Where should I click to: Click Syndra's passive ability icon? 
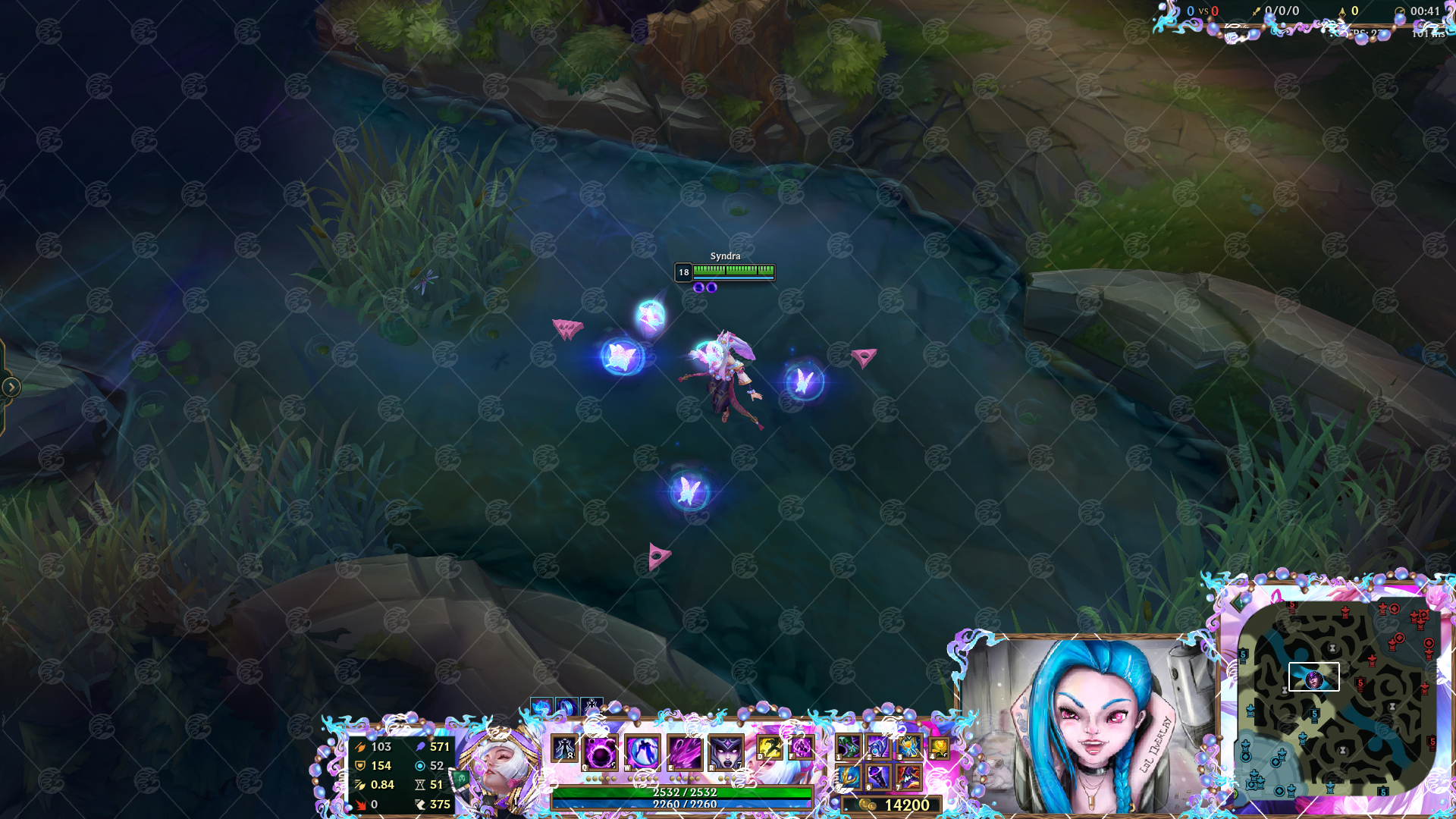click(563, 749)
